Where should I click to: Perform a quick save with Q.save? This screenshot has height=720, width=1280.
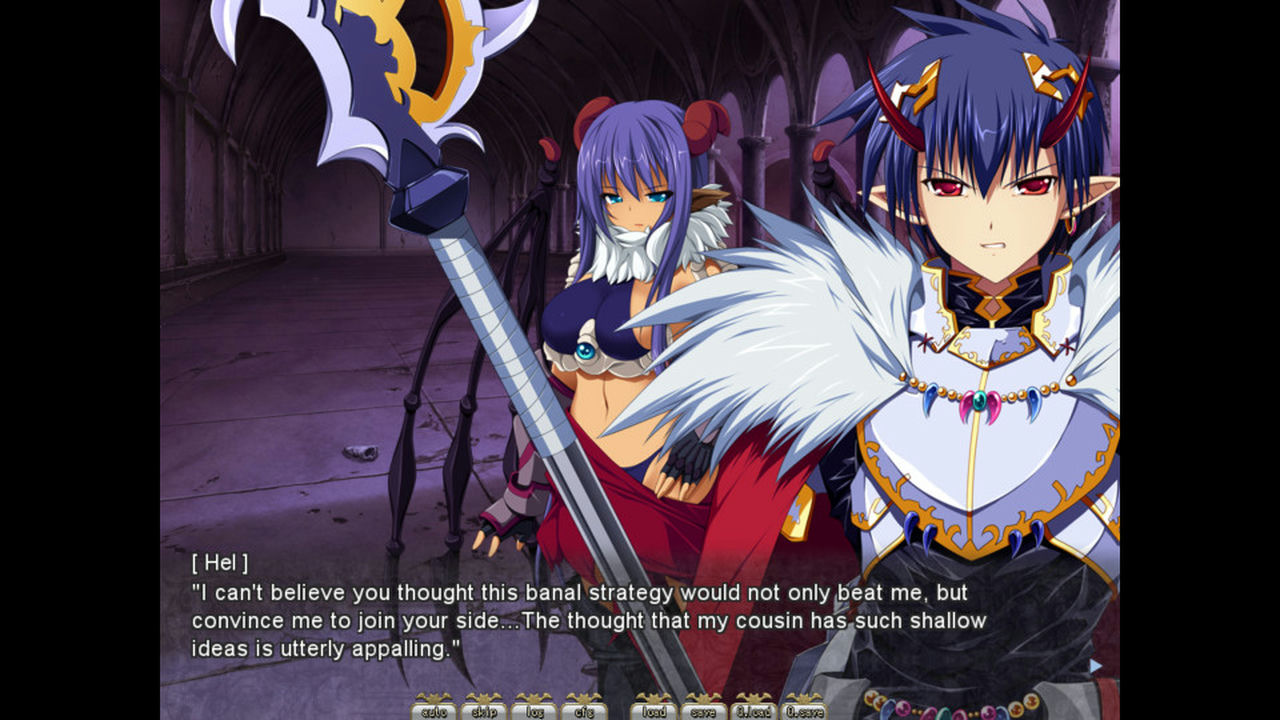[807, 713]
